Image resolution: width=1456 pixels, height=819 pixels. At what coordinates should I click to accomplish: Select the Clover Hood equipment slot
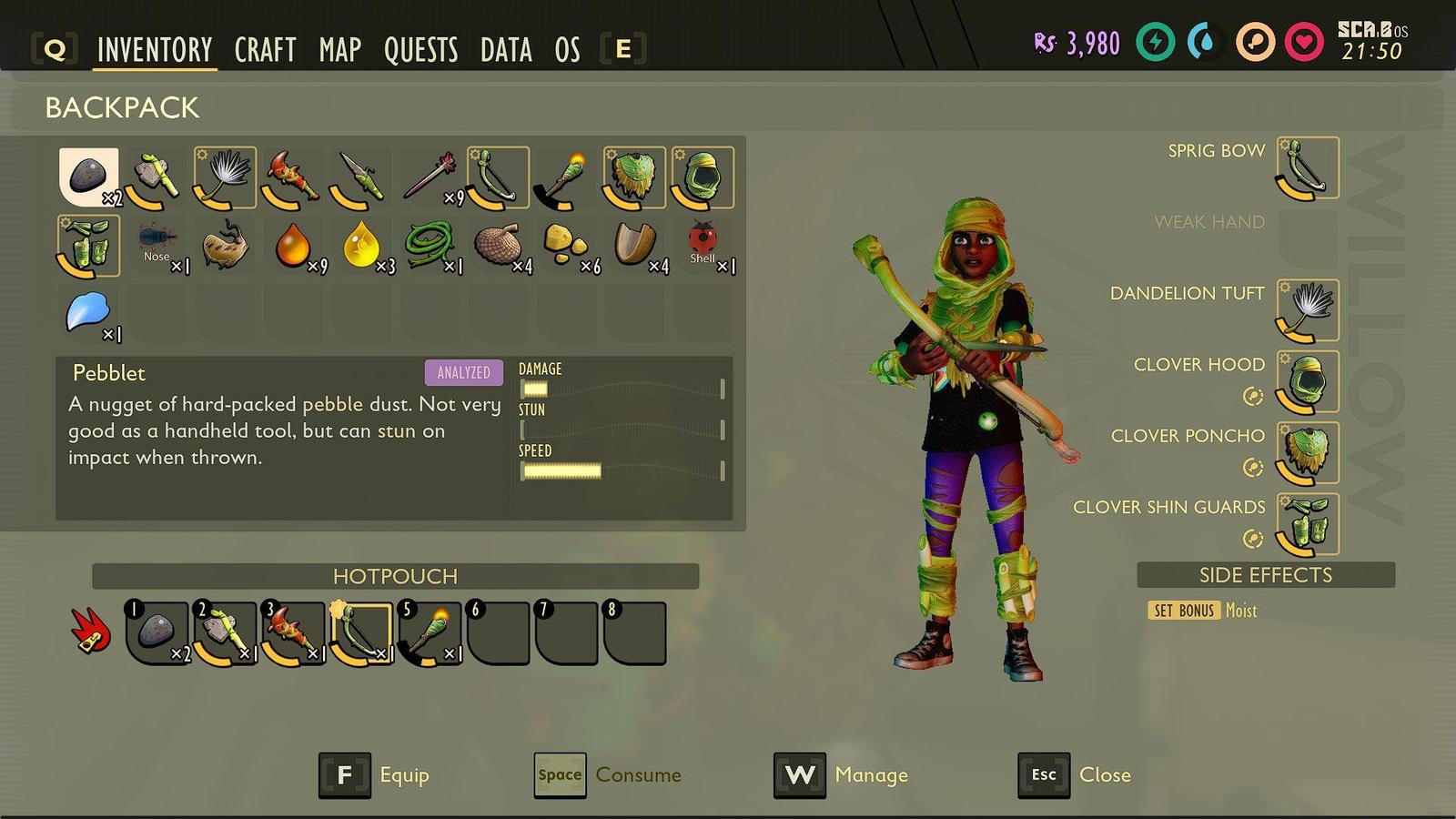tap(1308, 382)
